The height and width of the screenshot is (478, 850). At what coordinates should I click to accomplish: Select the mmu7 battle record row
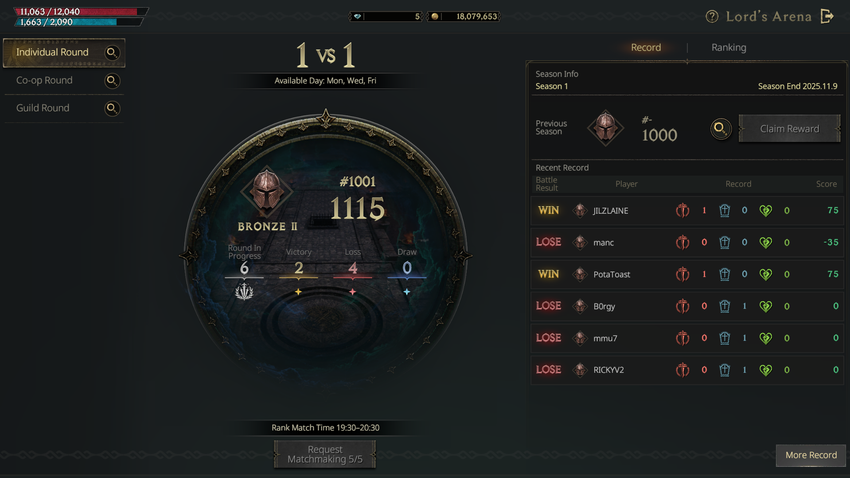point(687,338)
